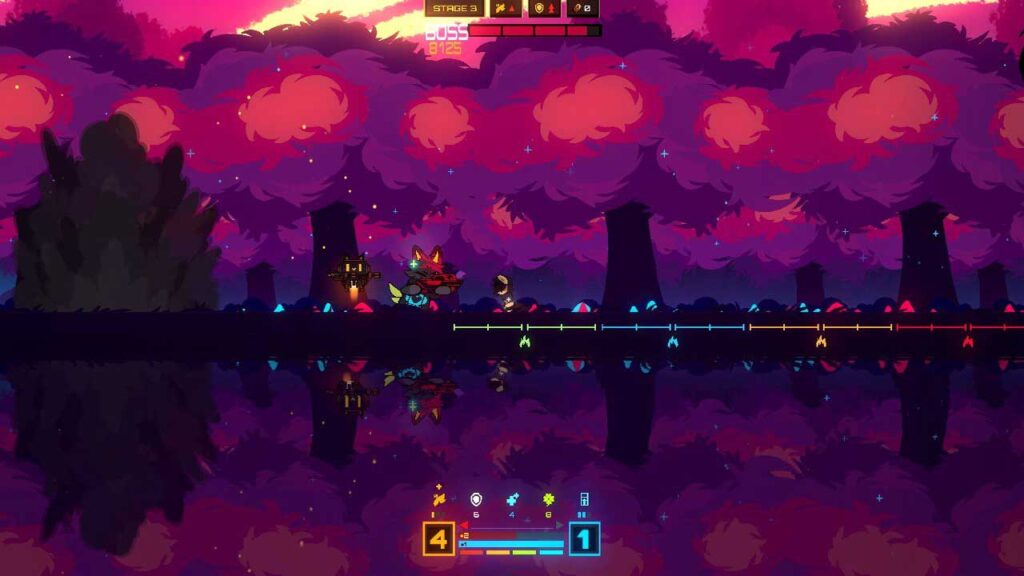This screenshot has height=576, width=1024.
Task: Click the orange number 4 box
Action: [x=438, y=538]
